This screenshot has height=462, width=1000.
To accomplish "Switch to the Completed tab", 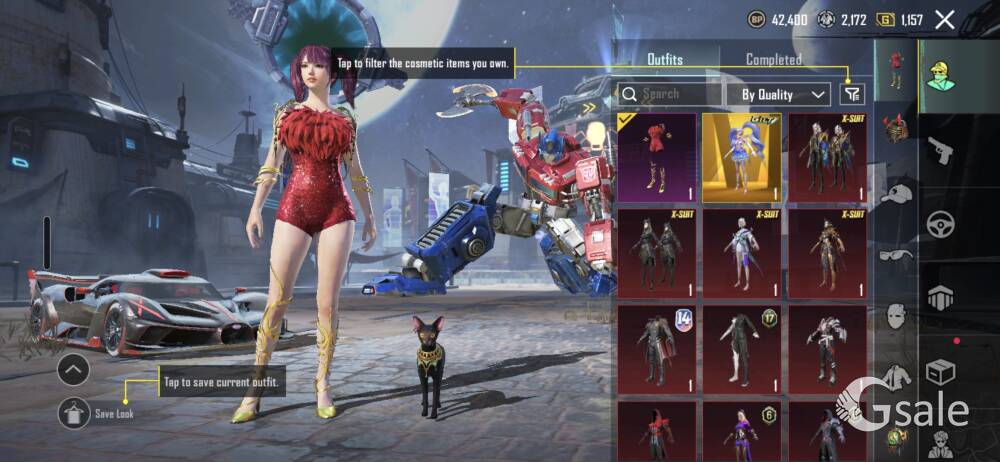I will [773, 60].
